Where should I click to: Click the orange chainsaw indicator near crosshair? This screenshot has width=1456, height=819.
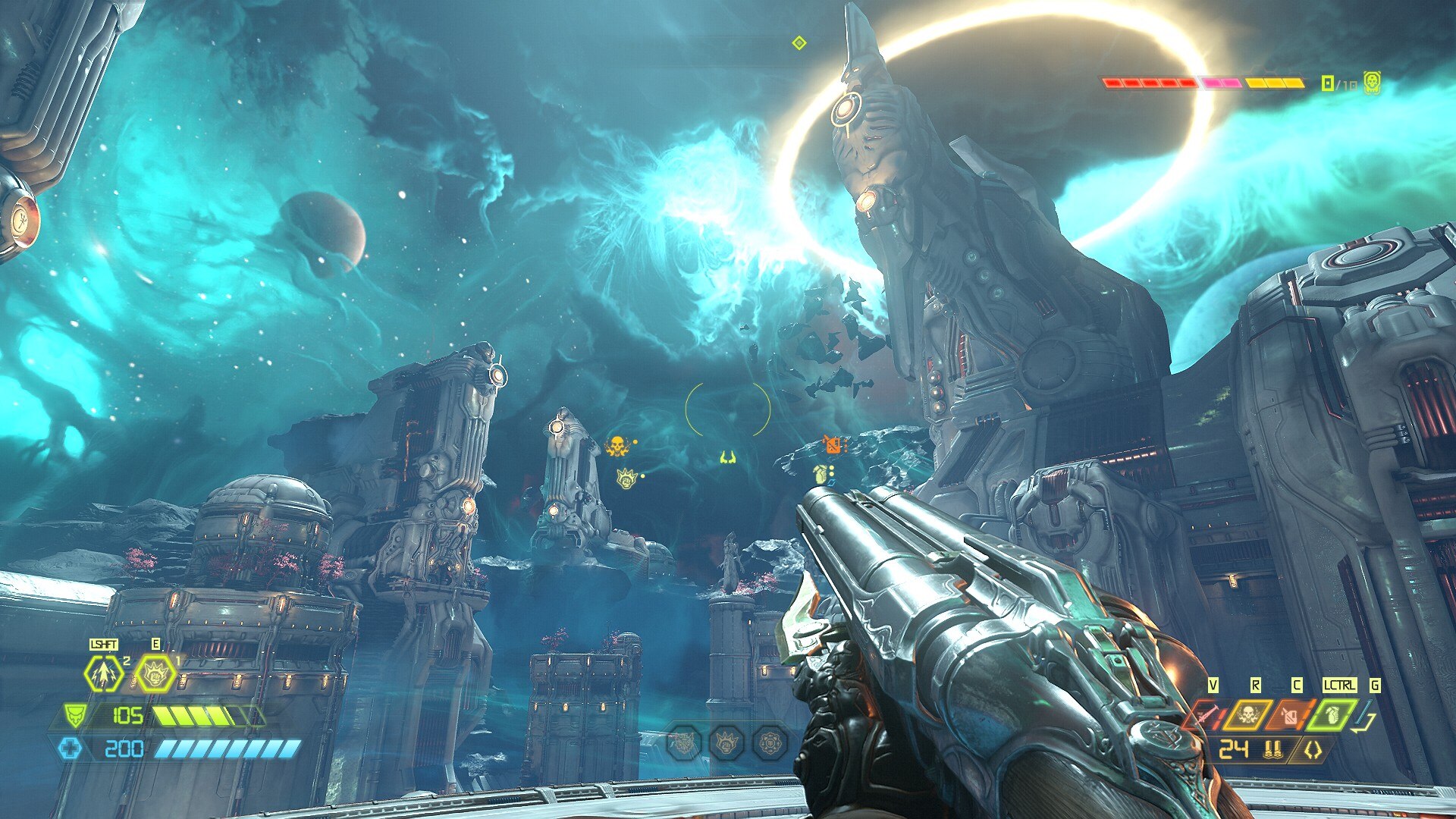coord(833,444)
